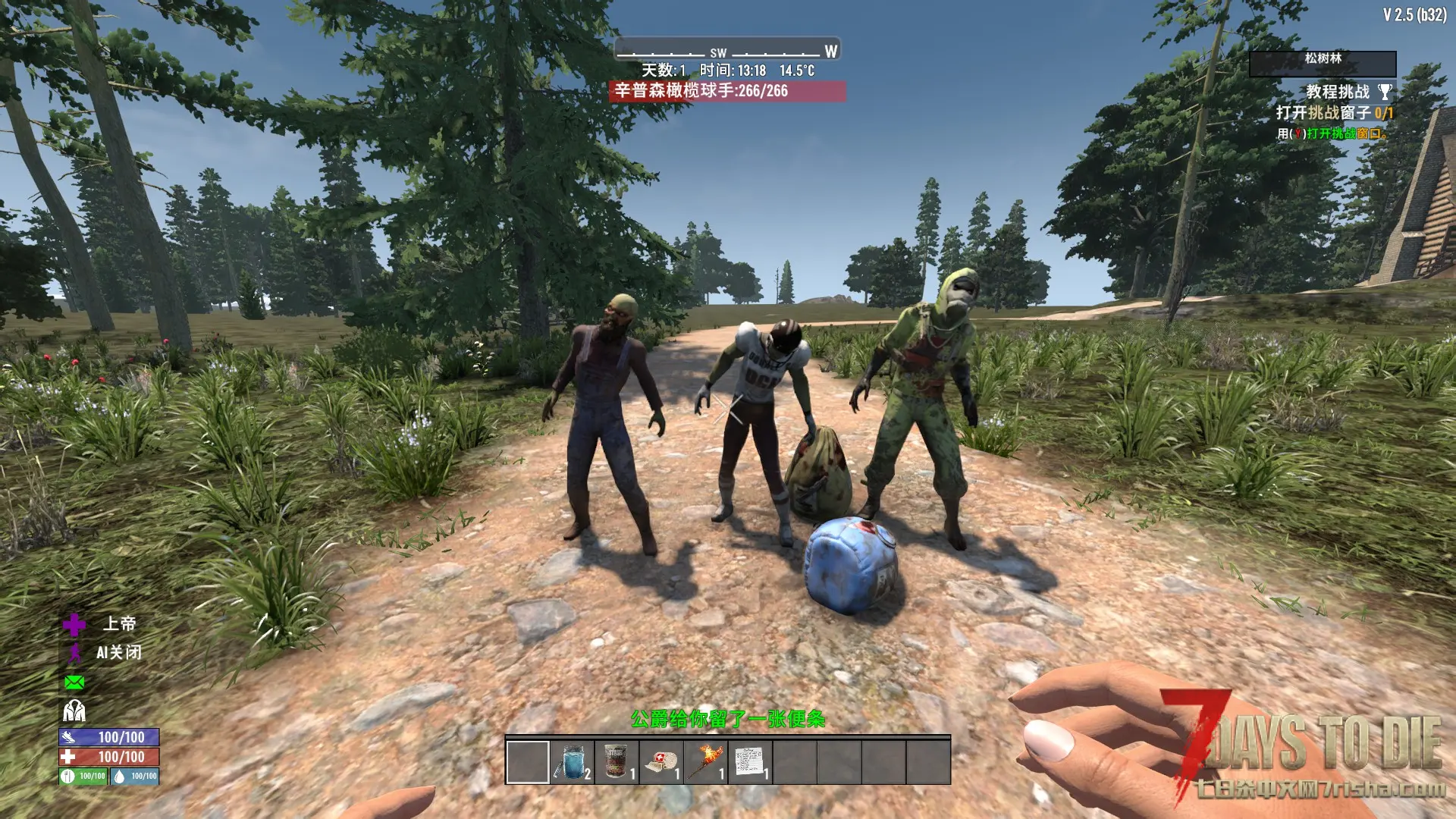This screenshot has width=1456, height=819.
Task: Click the white jacket status icon
Action: tap(74, 711)
